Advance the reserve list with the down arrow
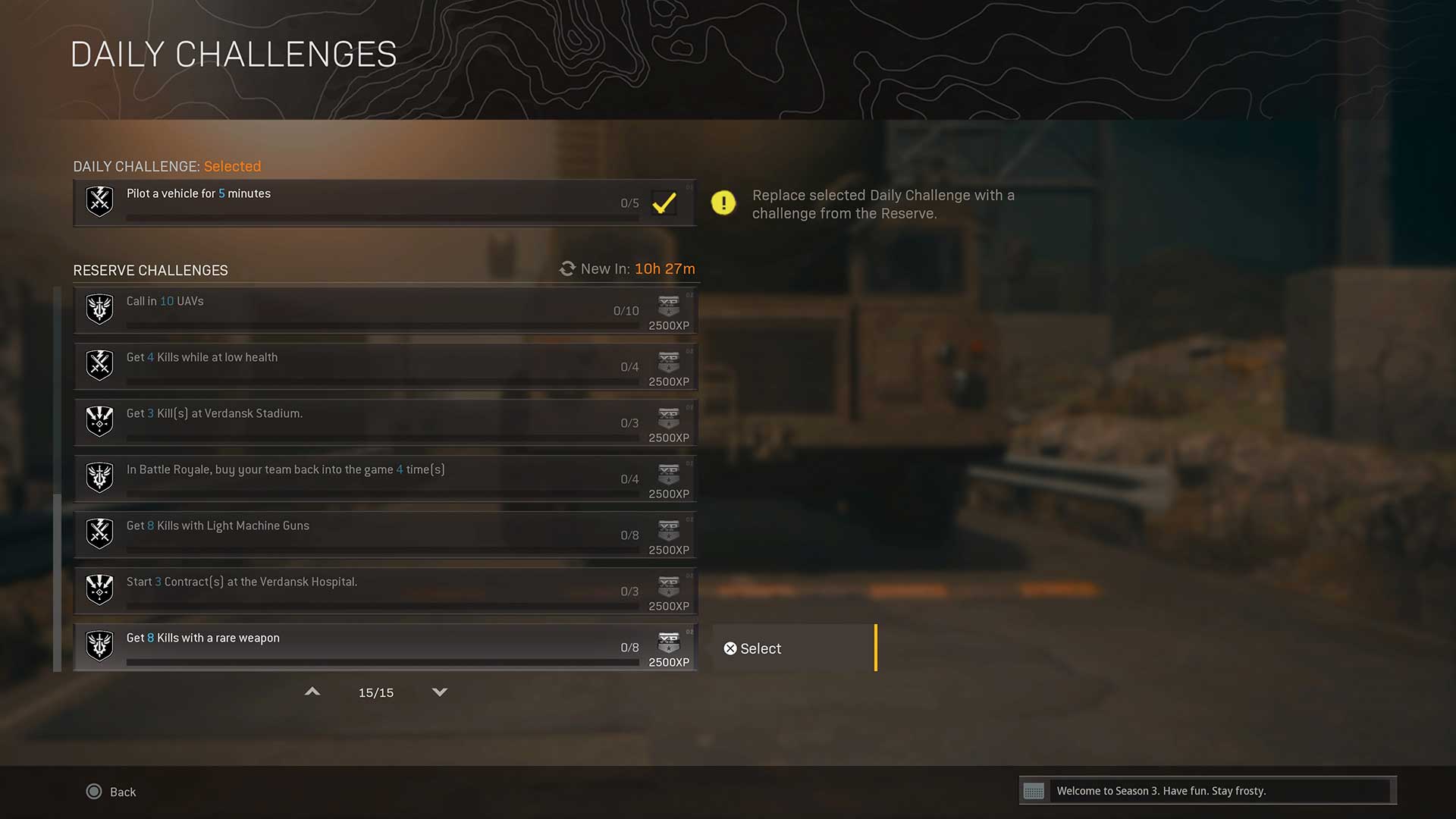The image size is (1456, 819). pos(440,692)
